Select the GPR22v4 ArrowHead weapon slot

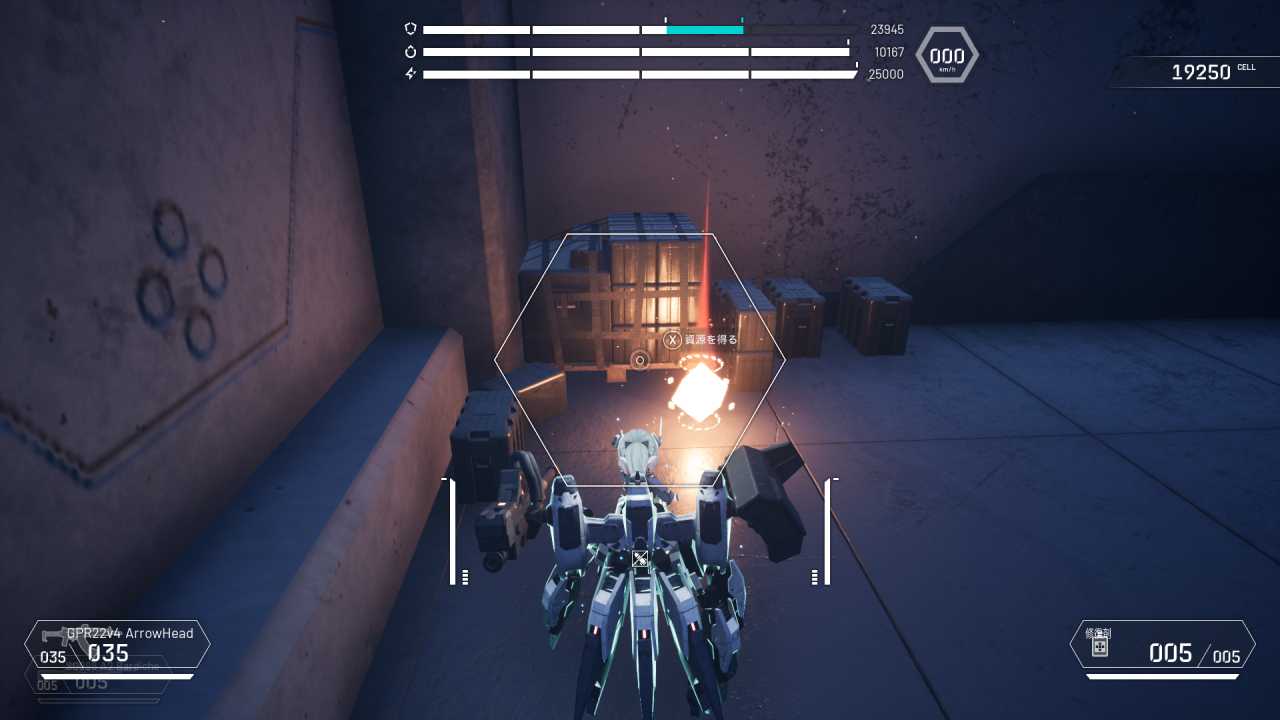118,645
